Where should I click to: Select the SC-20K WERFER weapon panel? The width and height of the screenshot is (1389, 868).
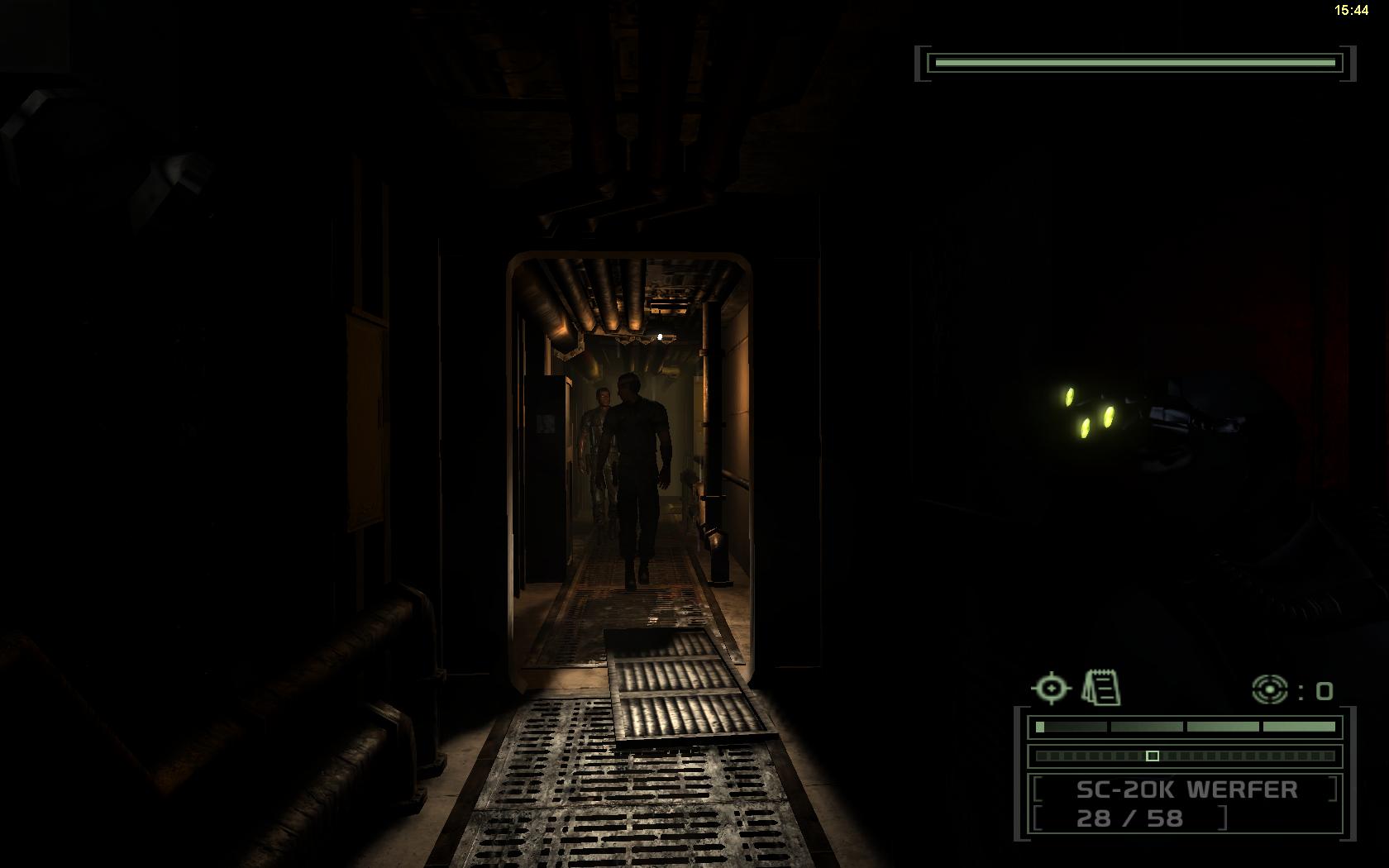[x=1185, y=804]
